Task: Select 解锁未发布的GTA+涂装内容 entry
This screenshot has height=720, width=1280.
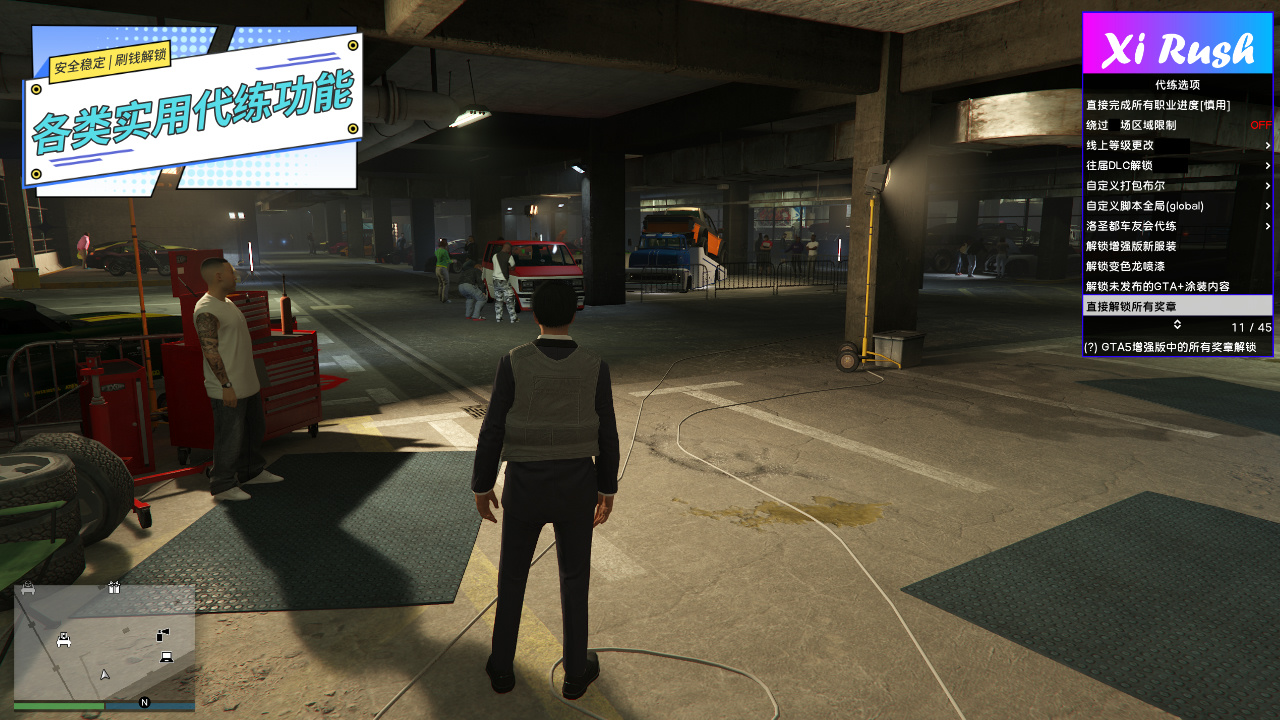Action: coord(1158,286)
